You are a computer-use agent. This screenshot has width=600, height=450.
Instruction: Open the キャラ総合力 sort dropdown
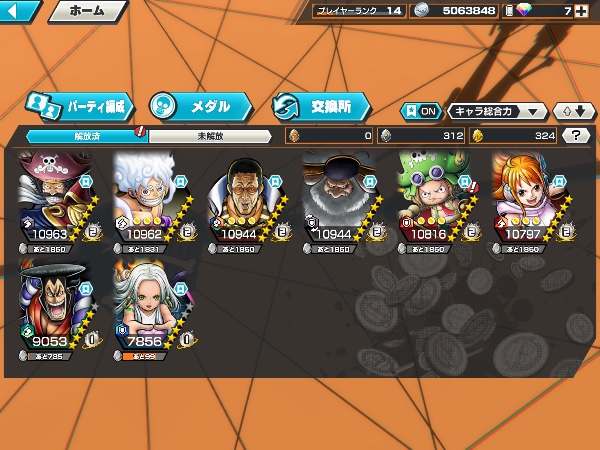[497, 111]
